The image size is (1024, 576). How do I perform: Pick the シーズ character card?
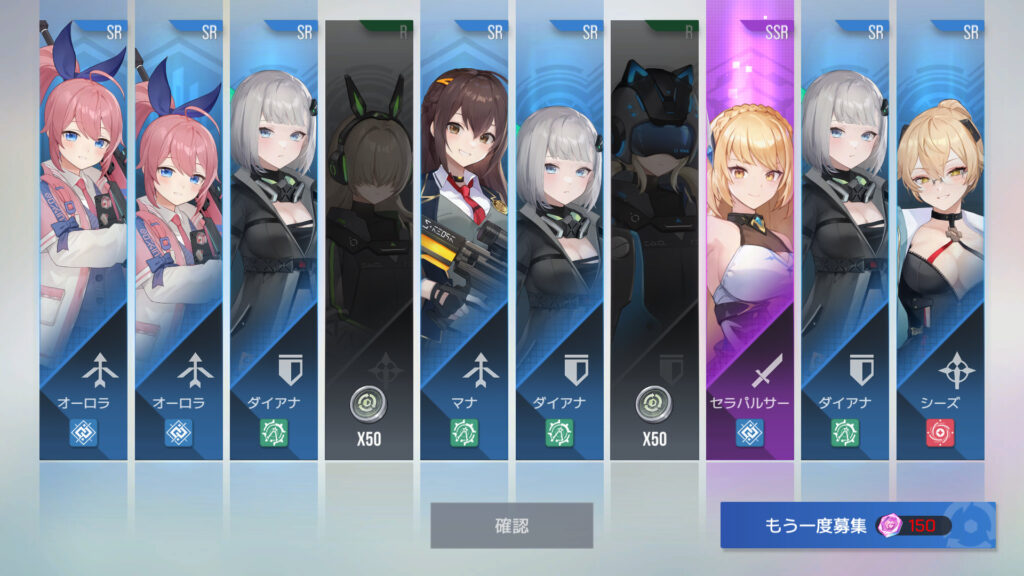tap(939, 240)
